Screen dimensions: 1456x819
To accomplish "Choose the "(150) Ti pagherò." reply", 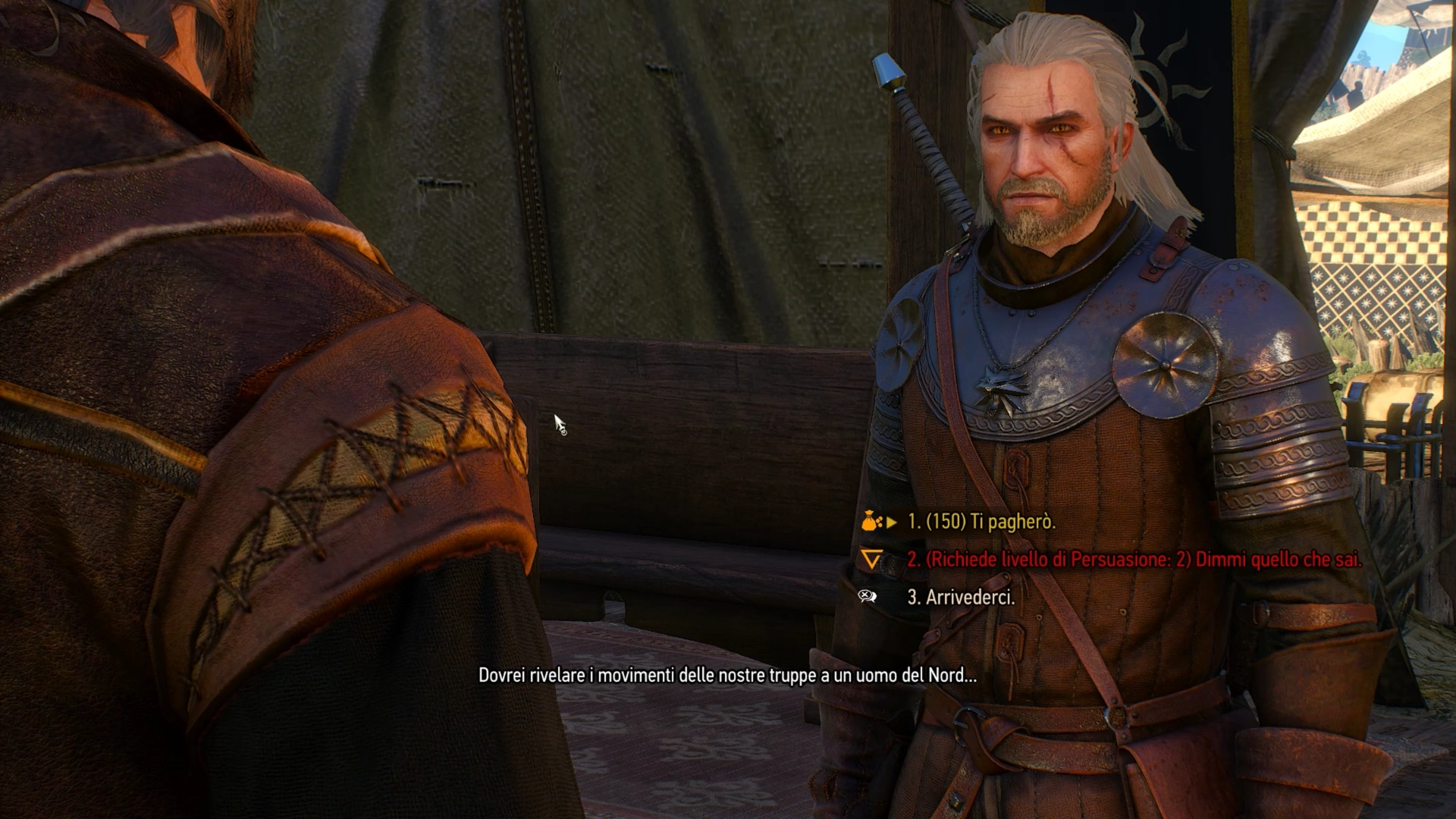I will click(981, 522).
